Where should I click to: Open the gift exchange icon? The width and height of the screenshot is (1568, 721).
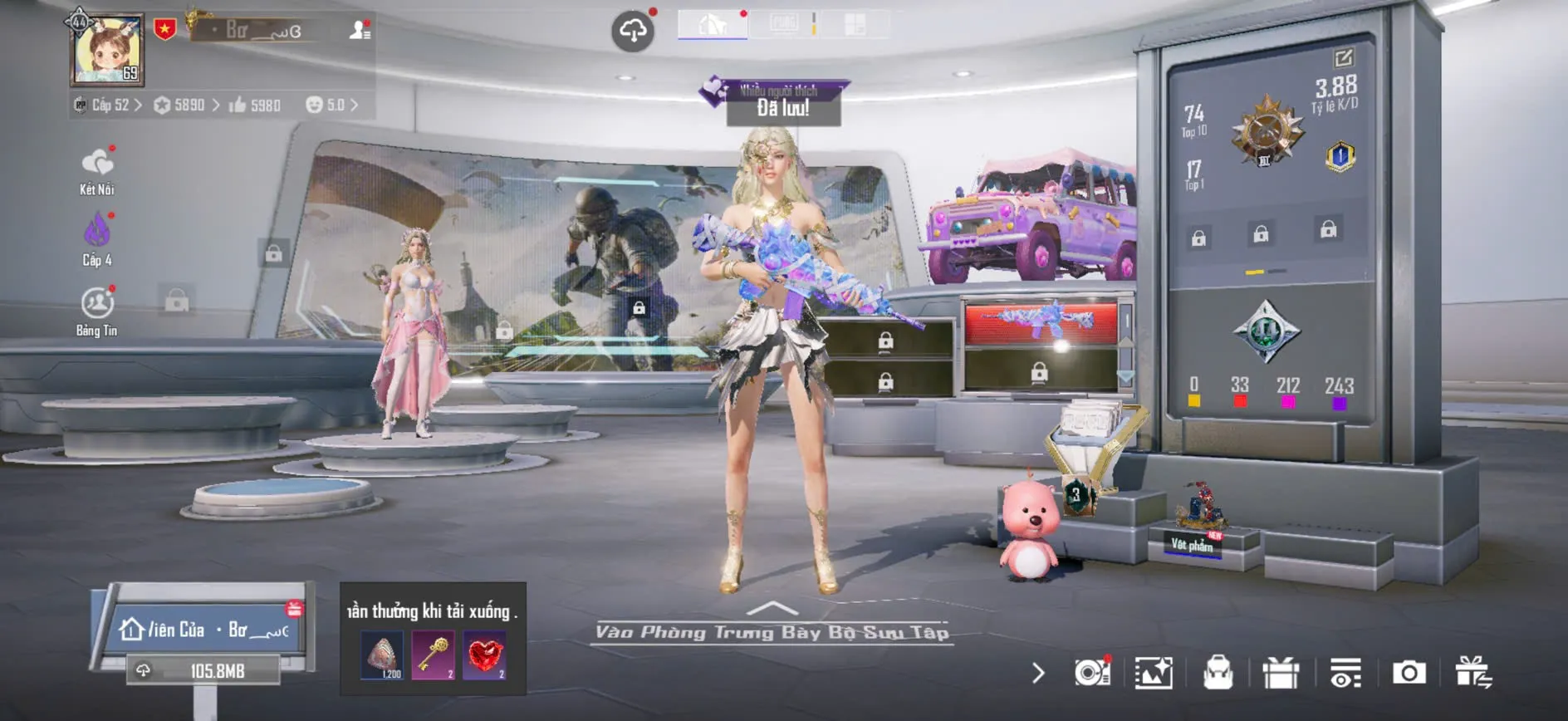[1473, 673]
